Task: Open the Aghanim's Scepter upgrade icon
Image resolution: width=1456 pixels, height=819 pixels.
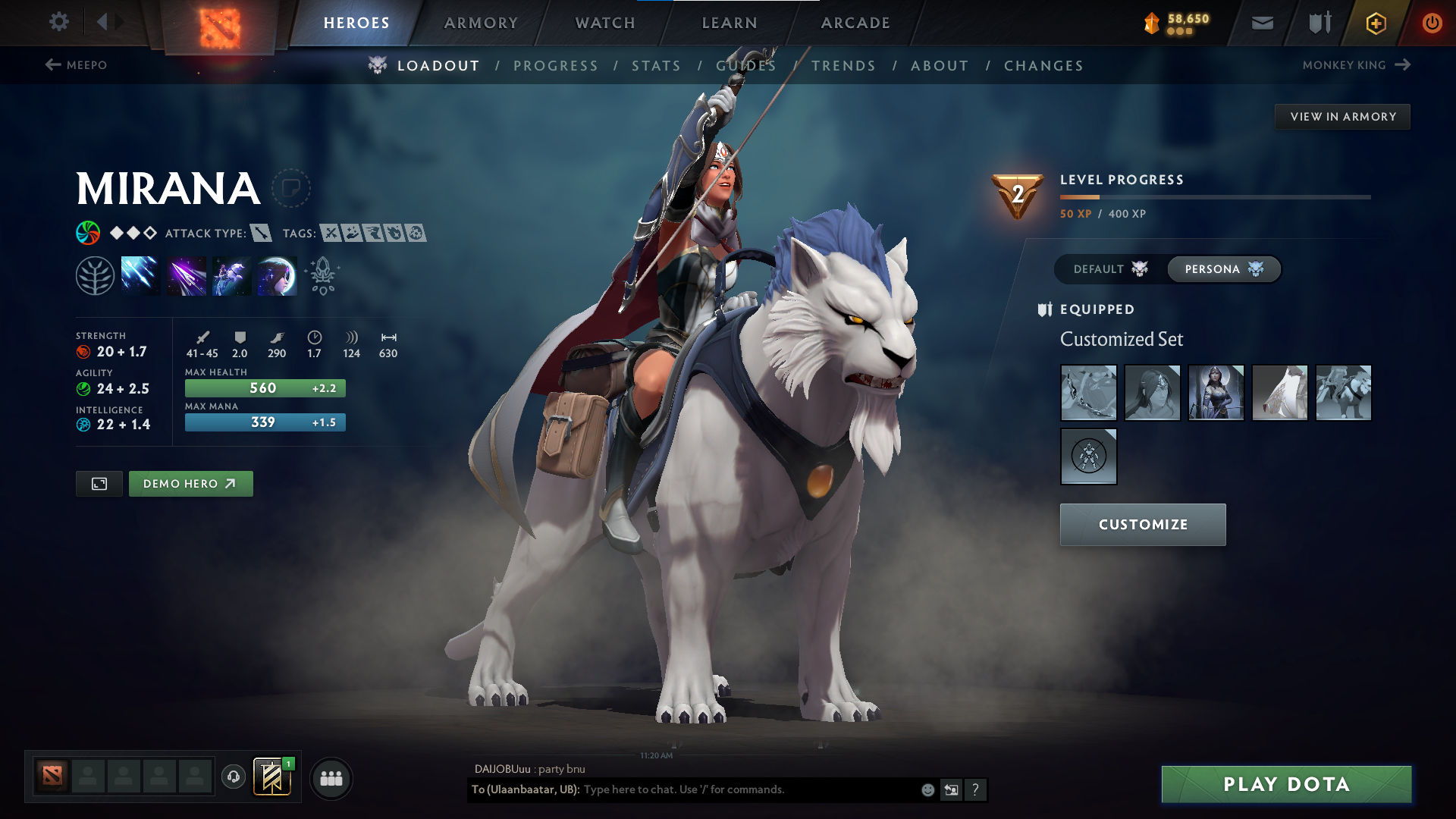Action: click(x=322, y=275)
